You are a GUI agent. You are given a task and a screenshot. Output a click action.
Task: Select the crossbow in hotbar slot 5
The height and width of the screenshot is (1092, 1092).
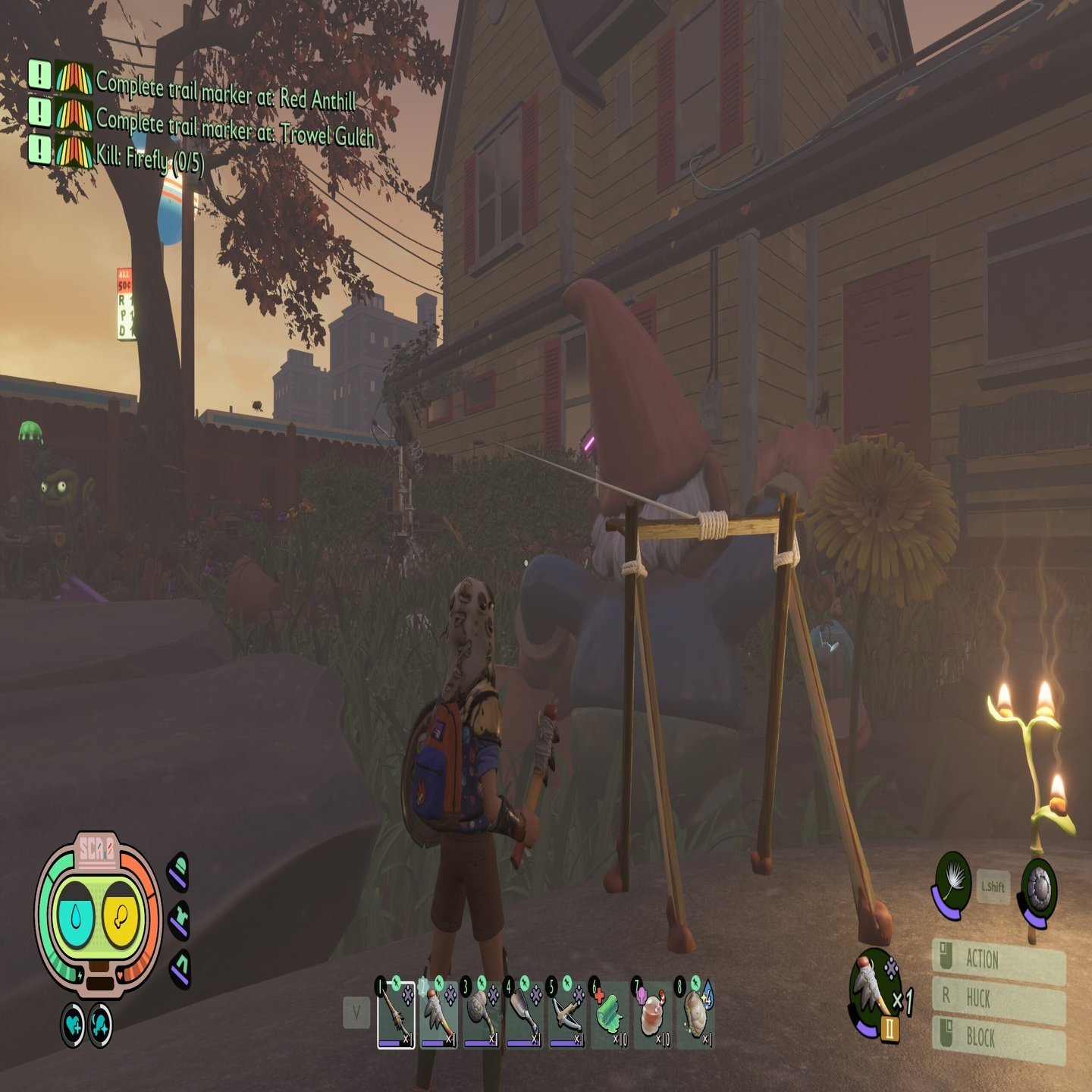click(567, 1012)
